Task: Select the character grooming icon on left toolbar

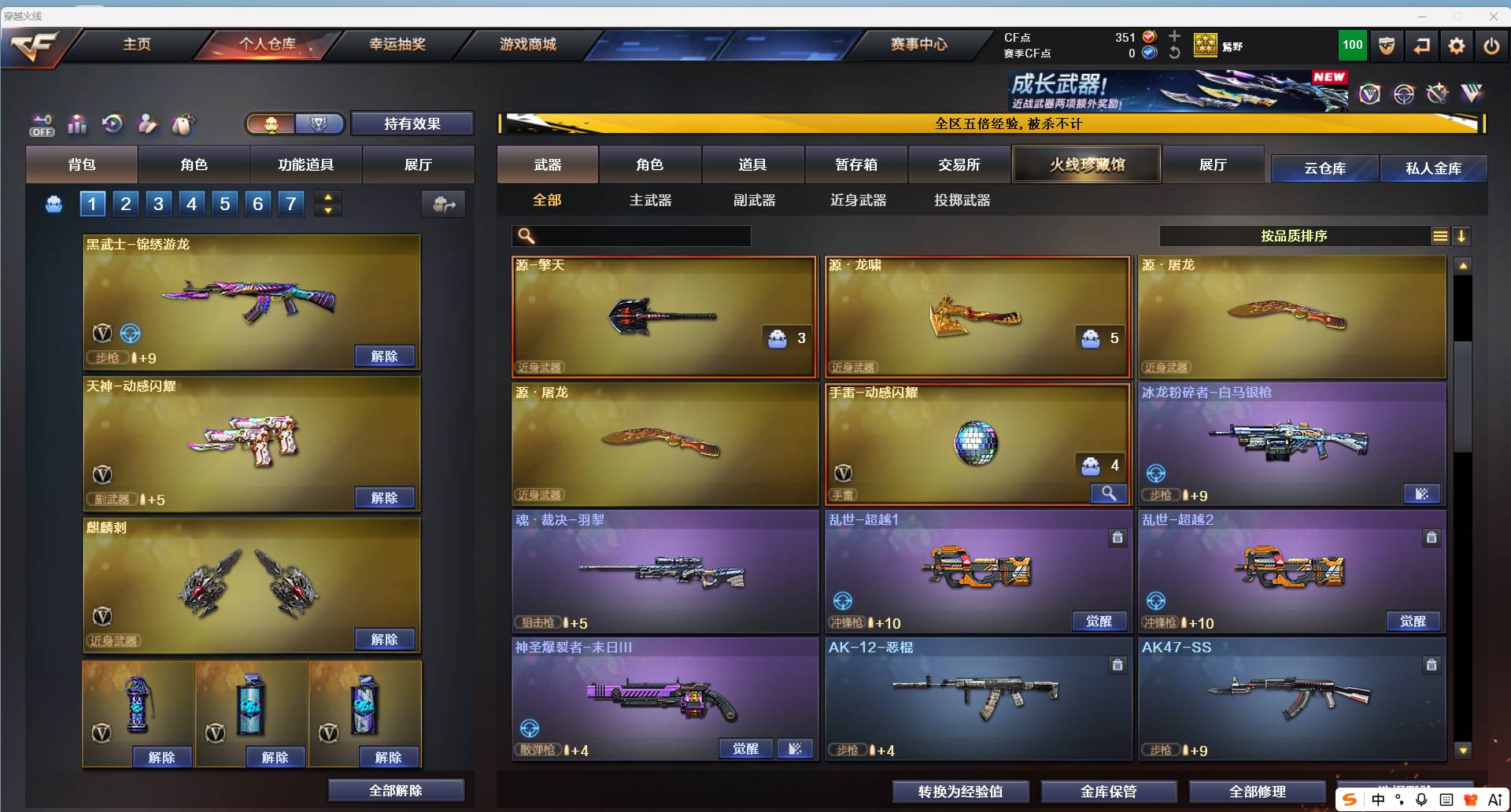Action: [147, 124]
